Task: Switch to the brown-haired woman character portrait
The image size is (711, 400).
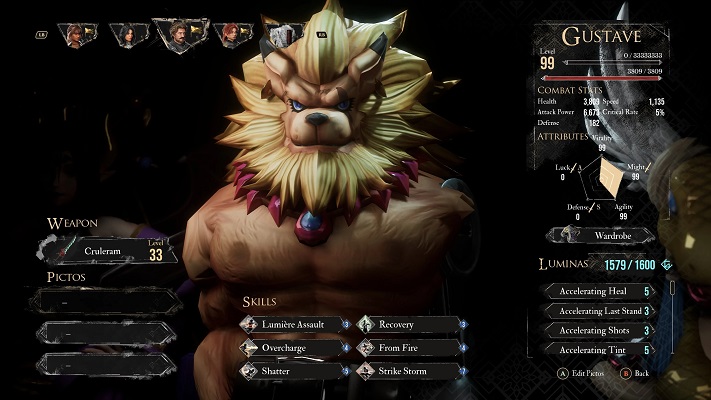Action: [x=77, y=35]
